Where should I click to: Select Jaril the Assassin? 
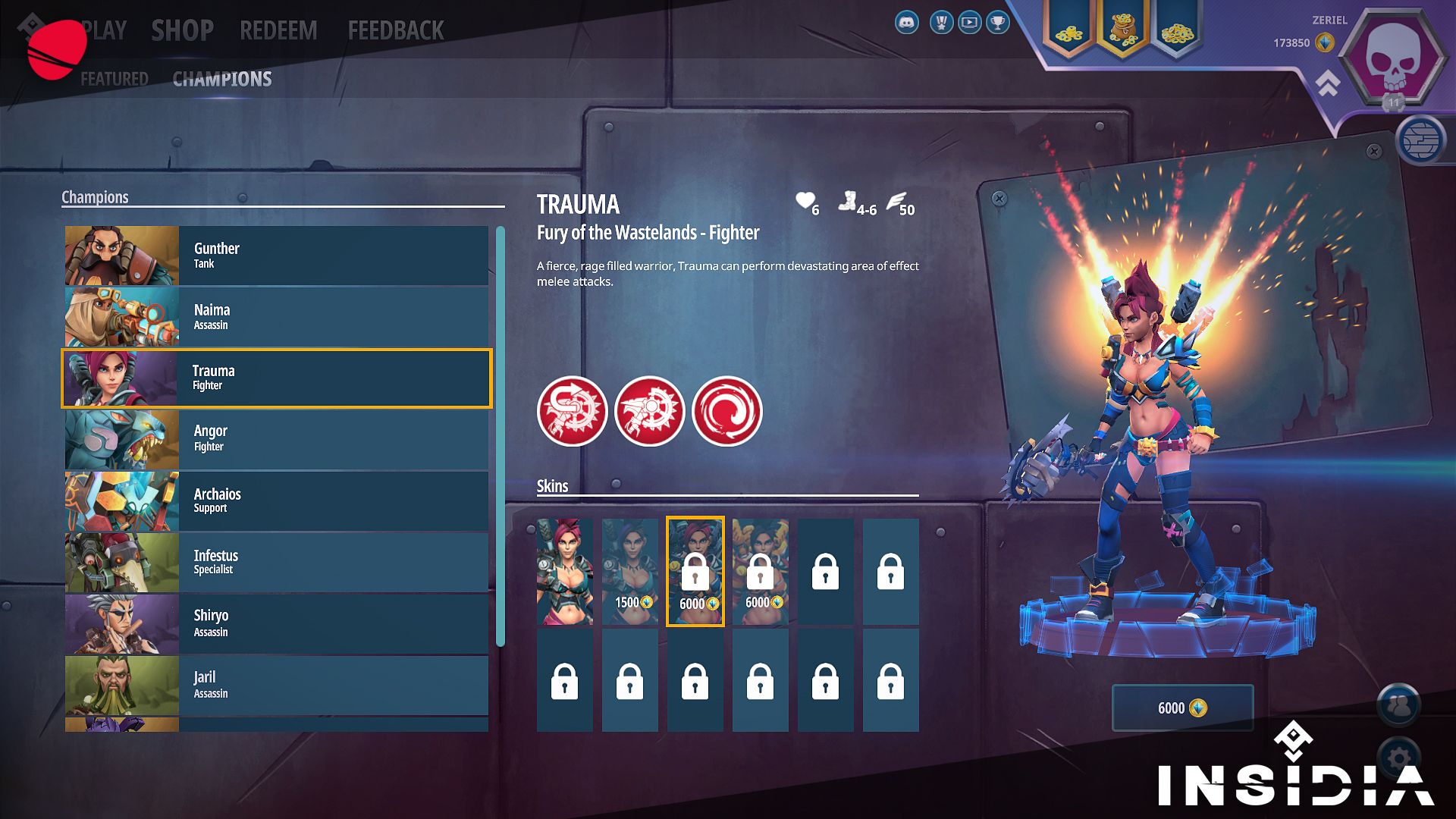tap(277, 686)
